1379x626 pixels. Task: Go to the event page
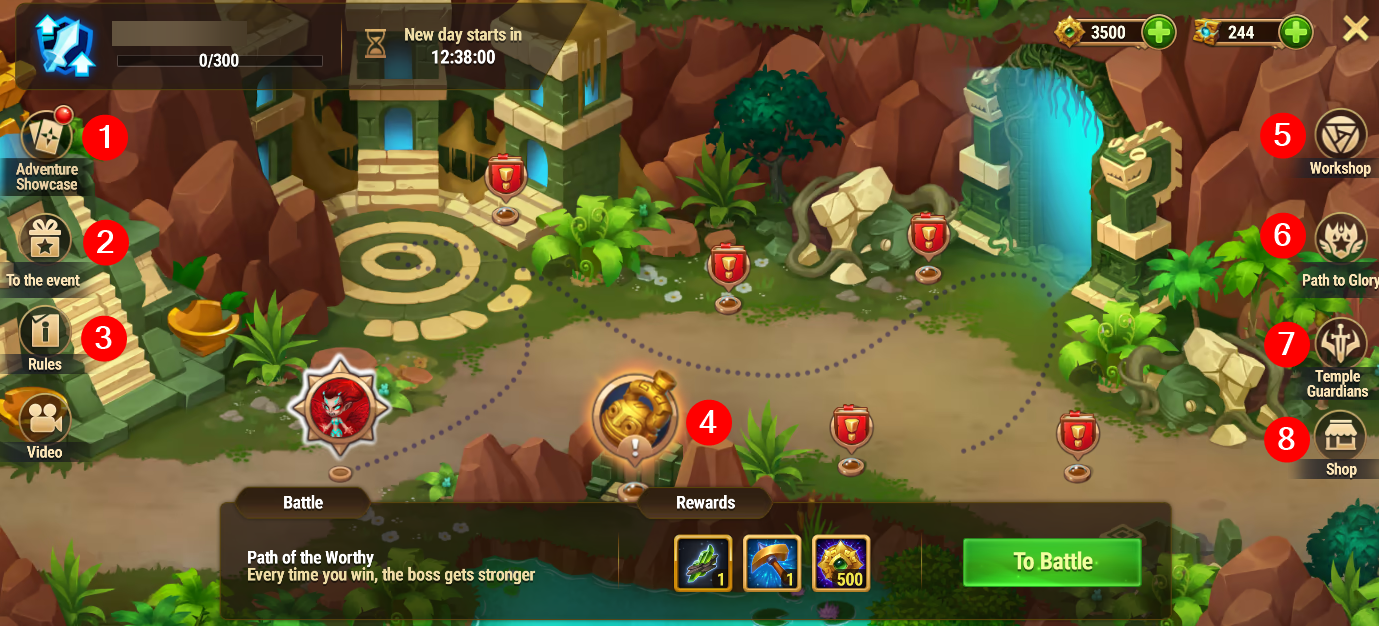click(x=44, y=241)
